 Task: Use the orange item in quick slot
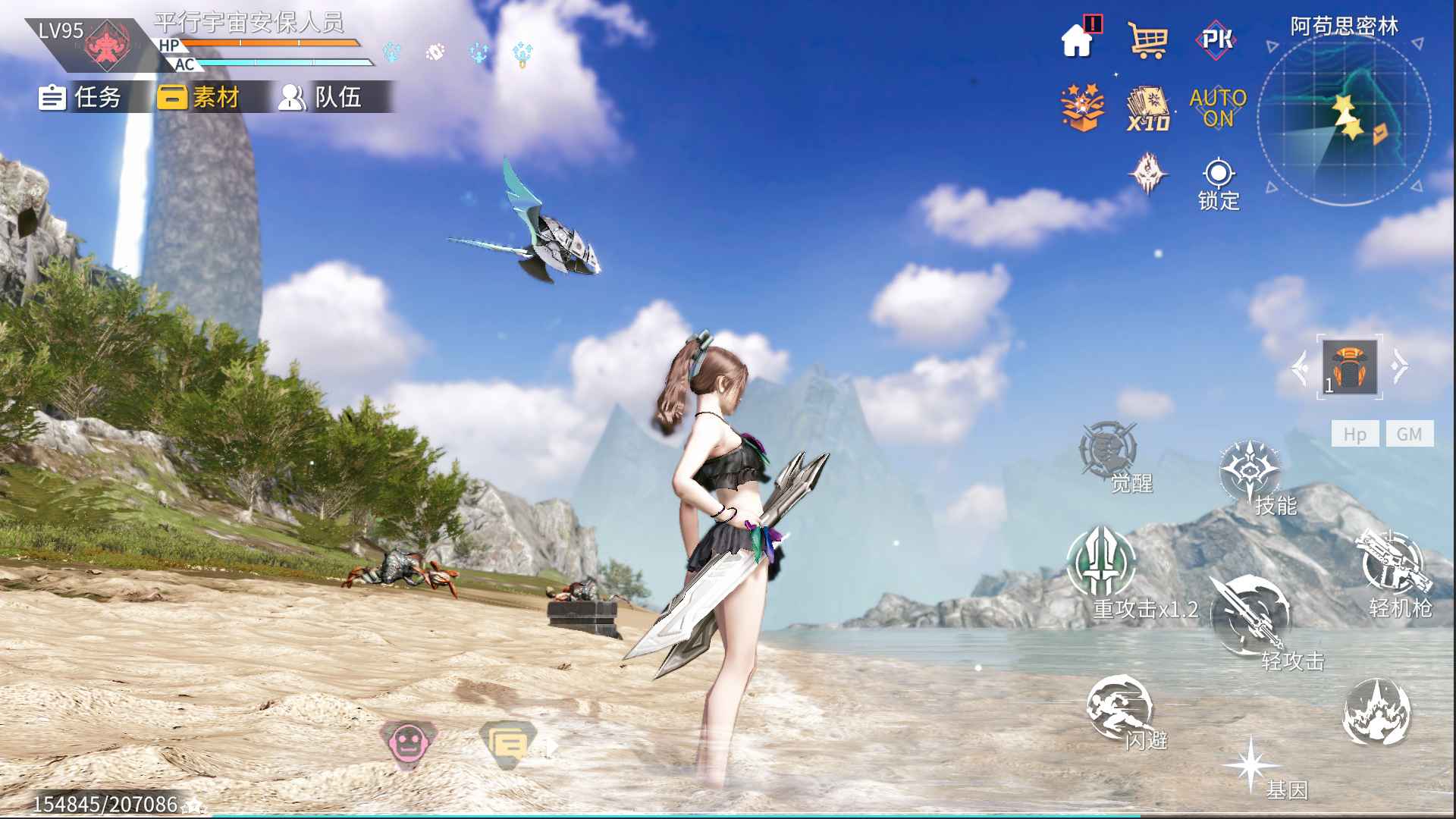click(1350, 367)
